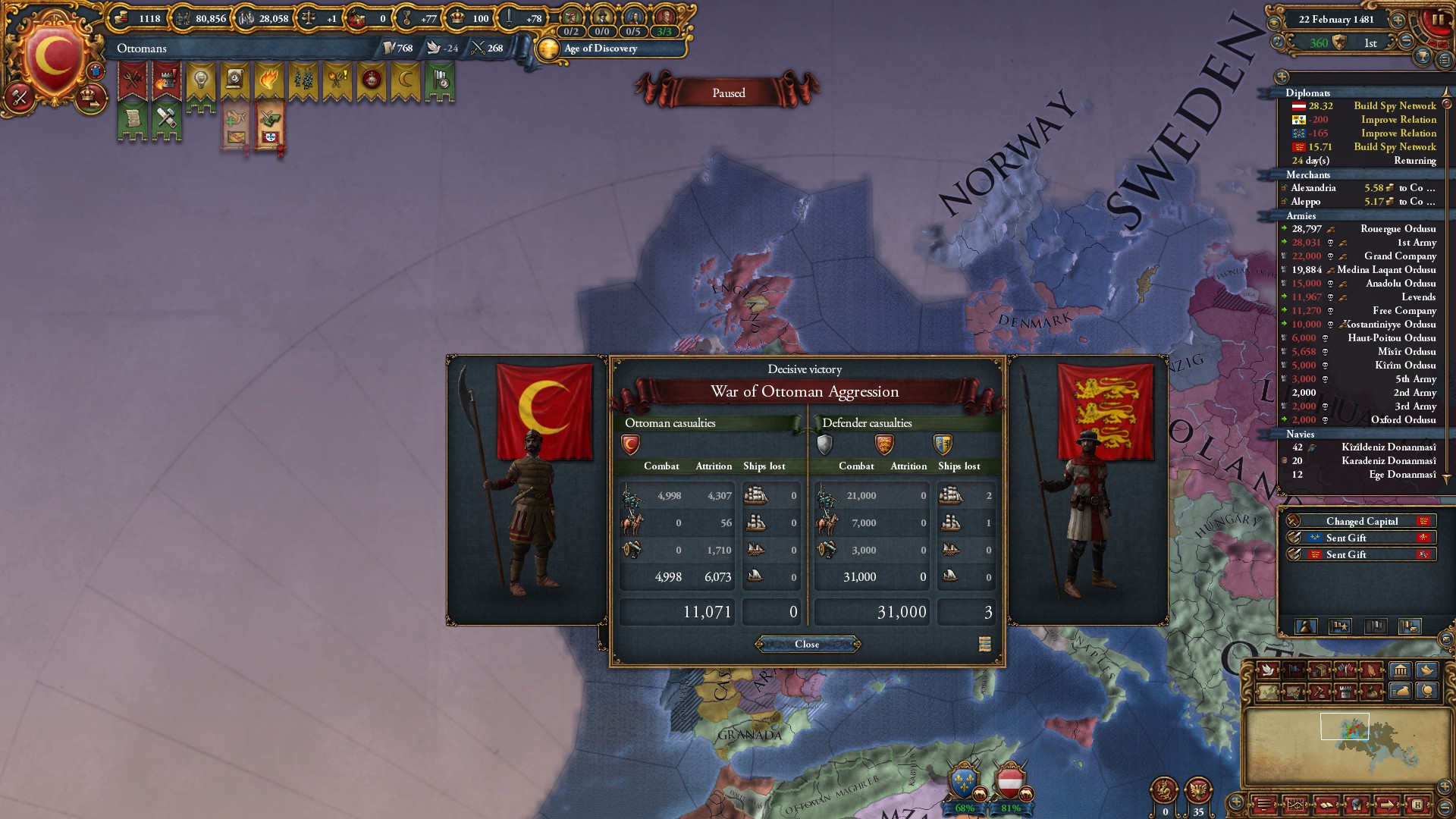Click the lightbulb alert banner
Image resolution: width=1456 pixels, height=819 pixels.
pos(201,80)
